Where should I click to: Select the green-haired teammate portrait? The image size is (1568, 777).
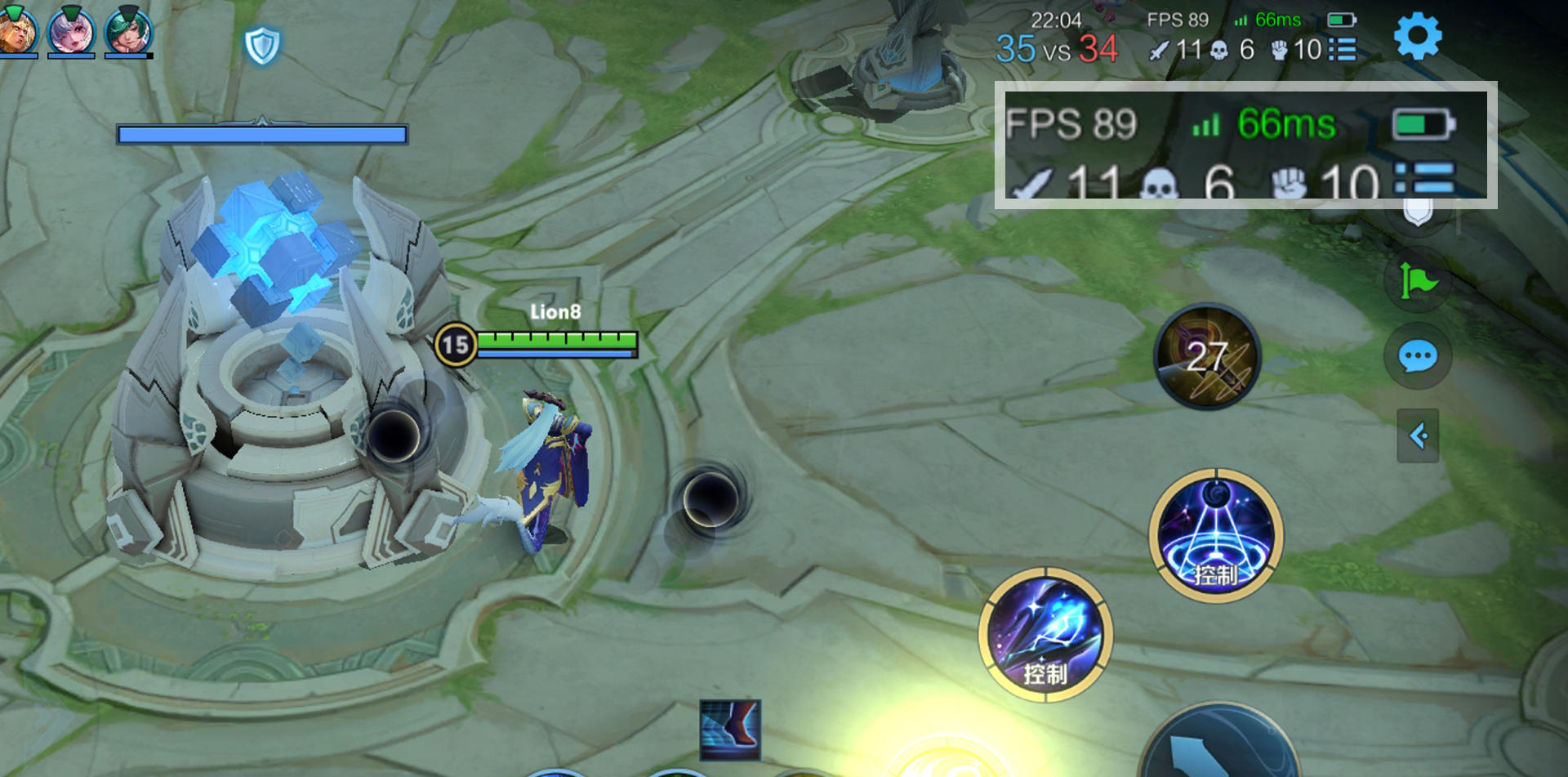click(128, 31)
